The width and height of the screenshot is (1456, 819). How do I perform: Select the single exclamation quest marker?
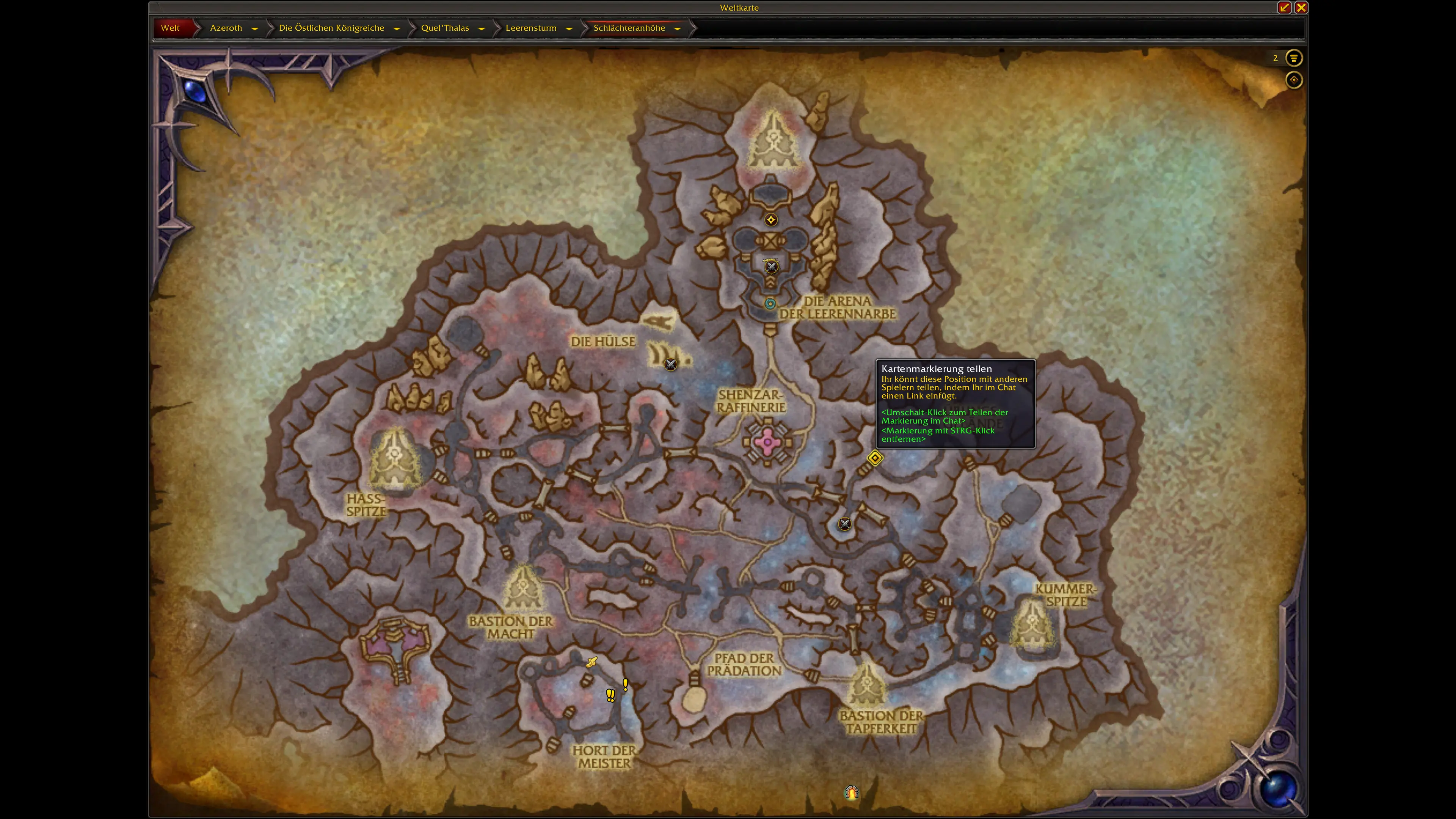coord(625,684)
